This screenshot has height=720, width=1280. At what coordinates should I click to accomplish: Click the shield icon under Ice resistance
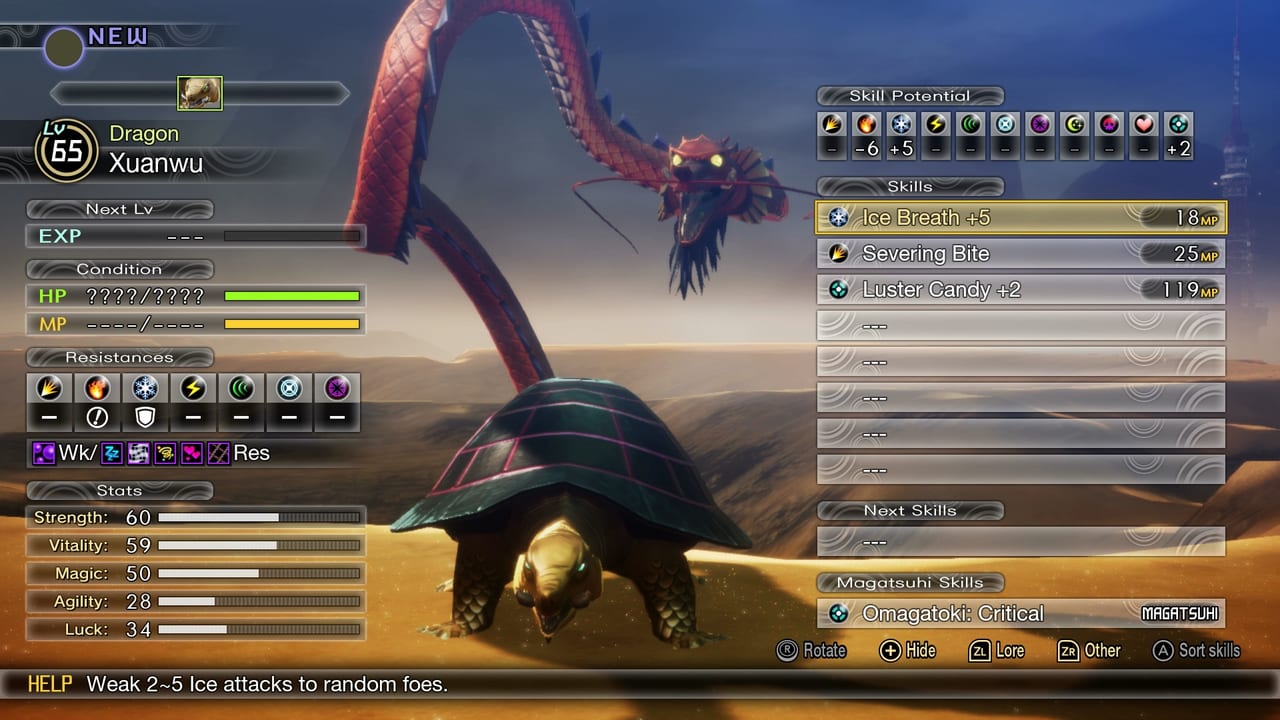144,417
